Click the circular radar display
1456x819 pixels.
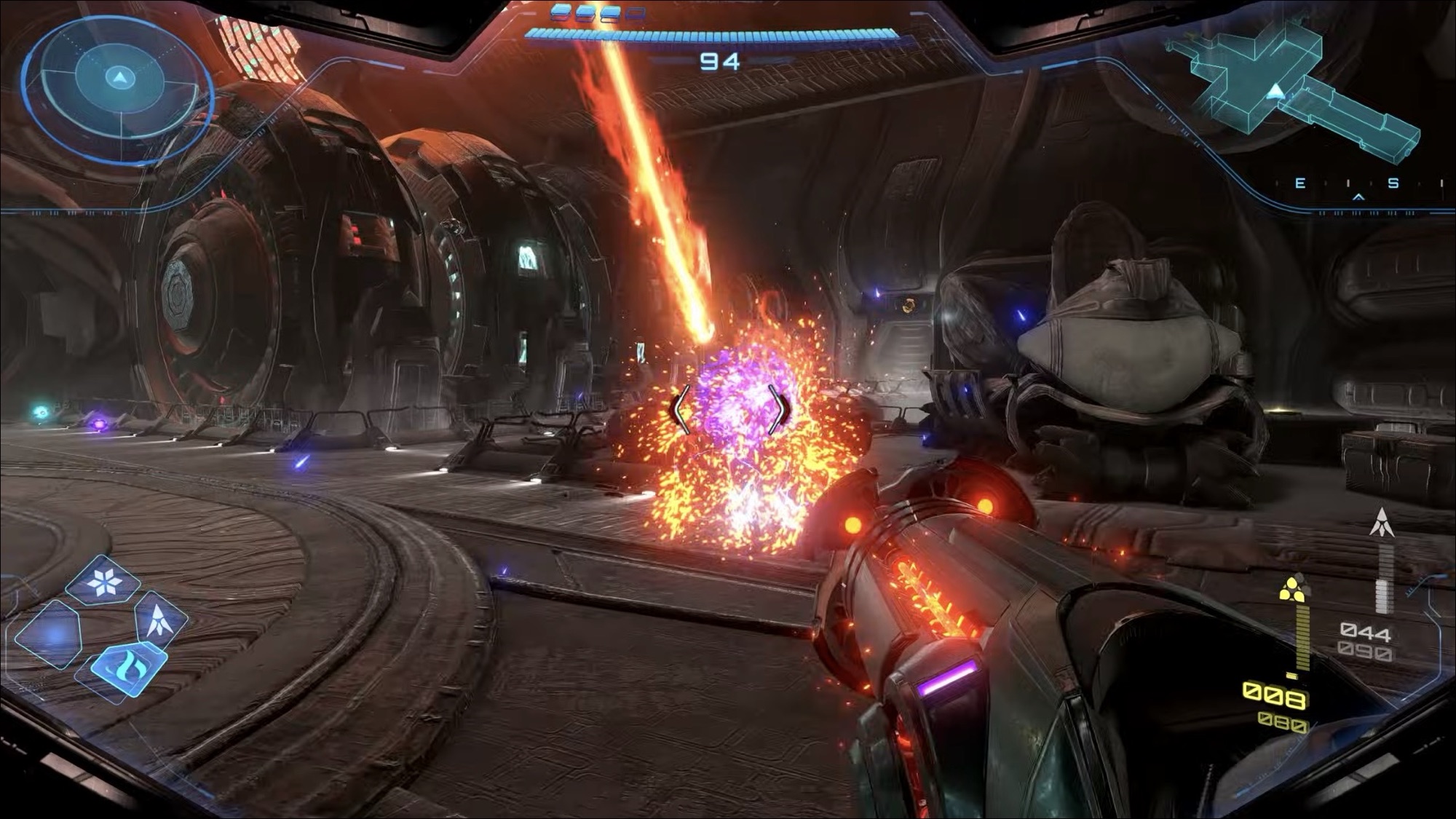pos(118,89)
